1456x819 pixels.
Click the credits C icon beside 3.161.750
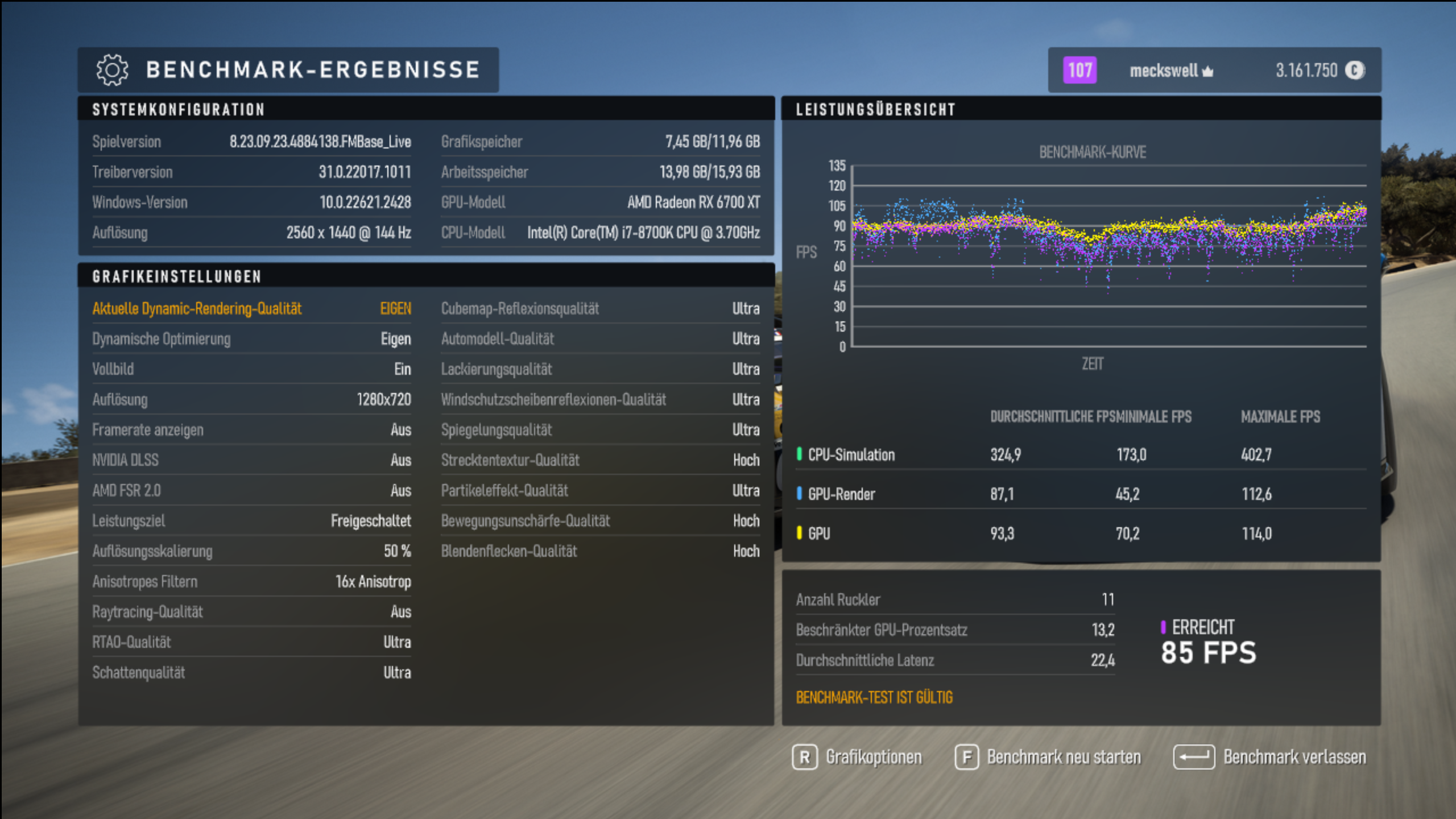tap(1355, 70)
